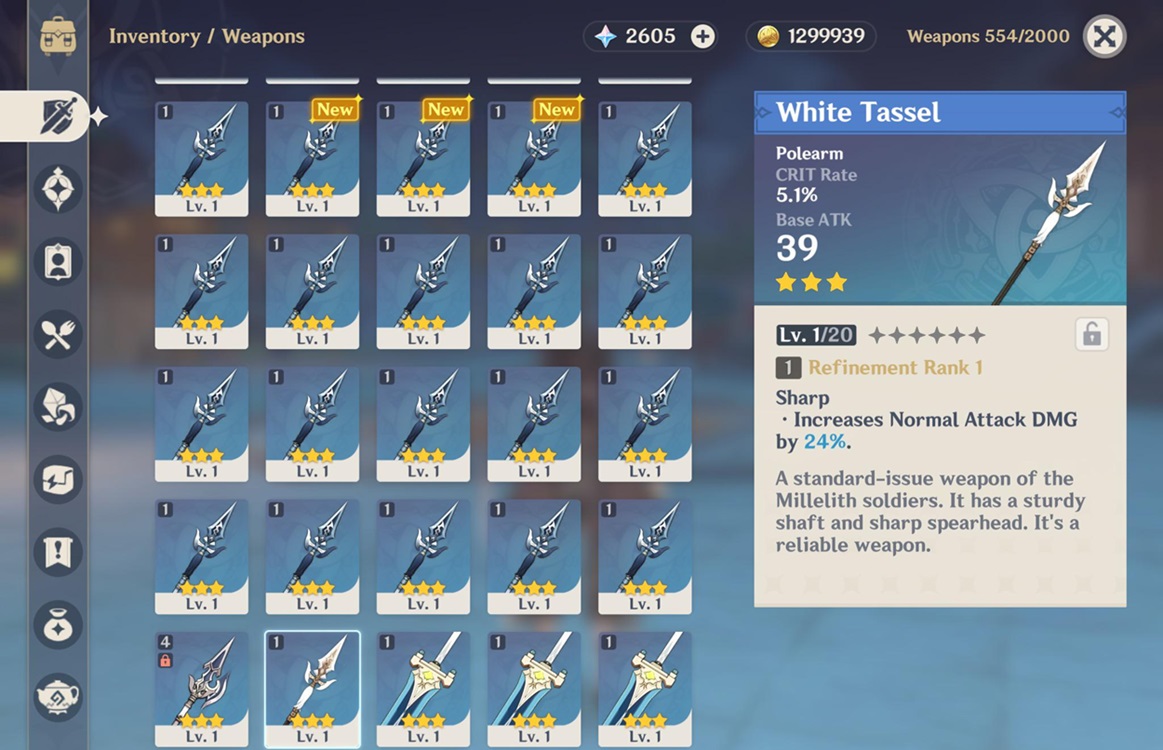
Task: Open the Artifacts tab
Action: click(x=58, y=189)
